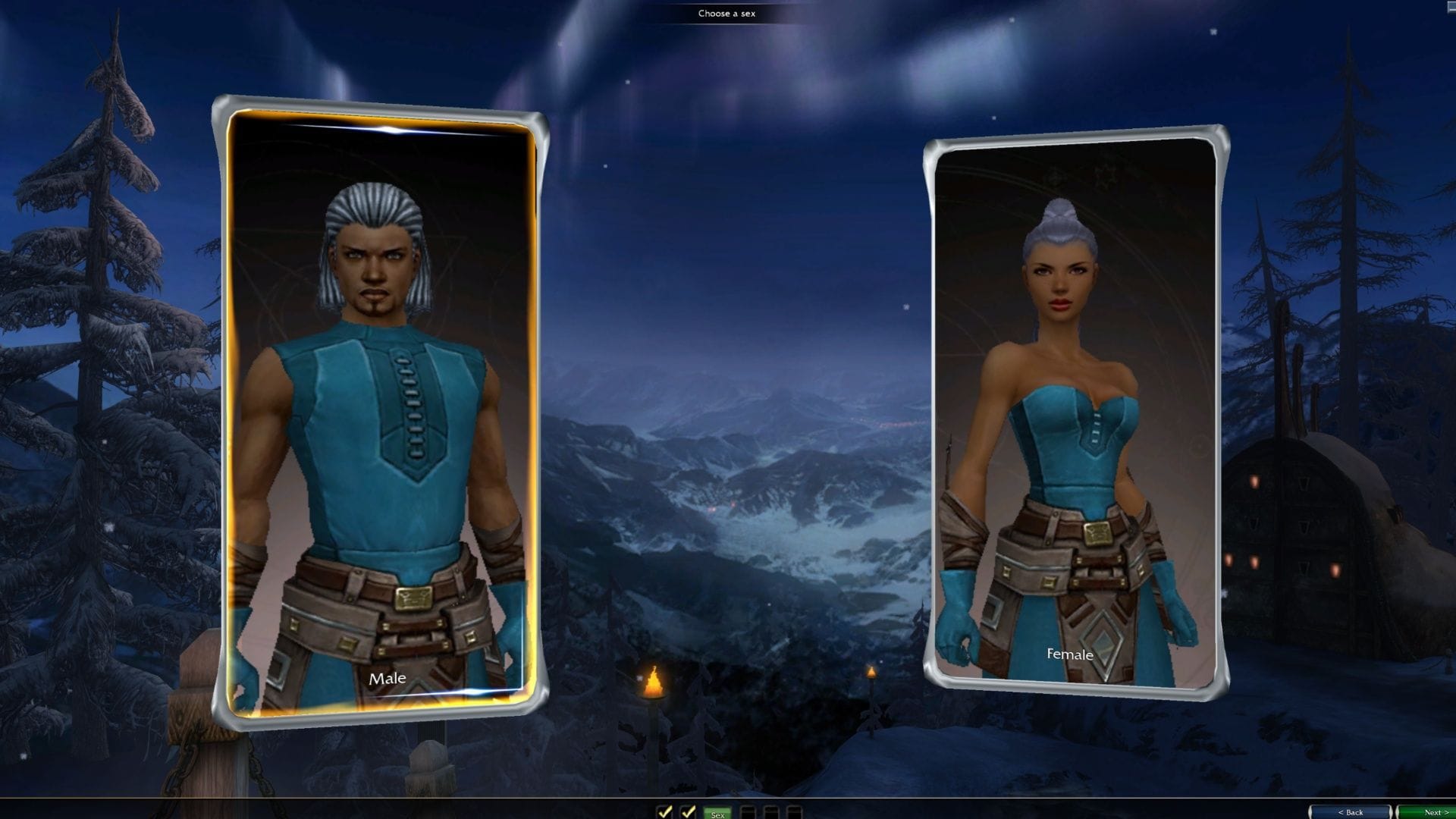
Task: Click the Choose a sex header
Action: coord(728,13)
